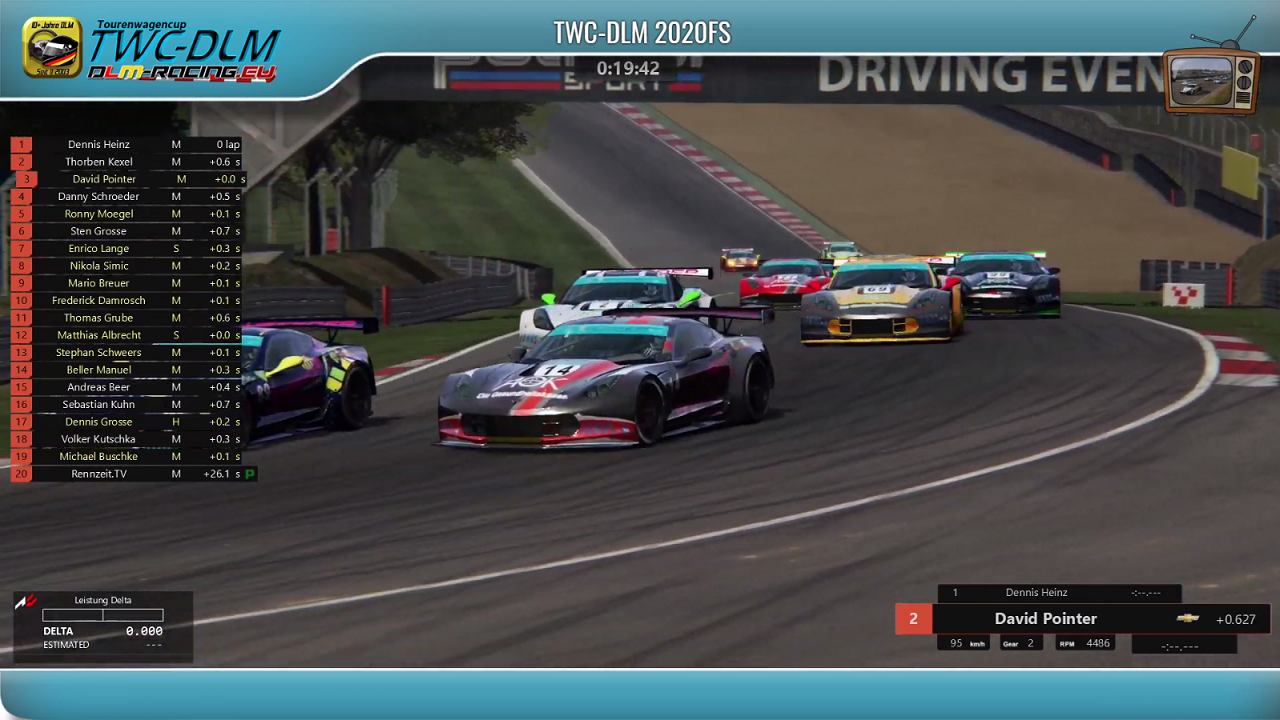Select Thomas Grube in the leaderboard
Viewport: 1280px width, 720px height.
pyautogui.click(x=99, y=318)
